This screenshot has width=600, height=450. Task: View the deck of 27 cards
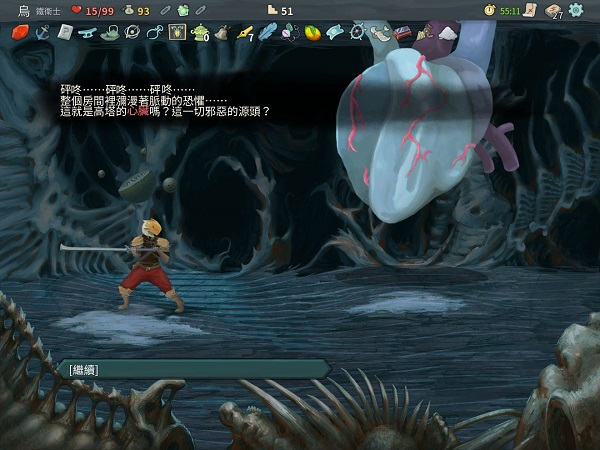pos(553,10)
